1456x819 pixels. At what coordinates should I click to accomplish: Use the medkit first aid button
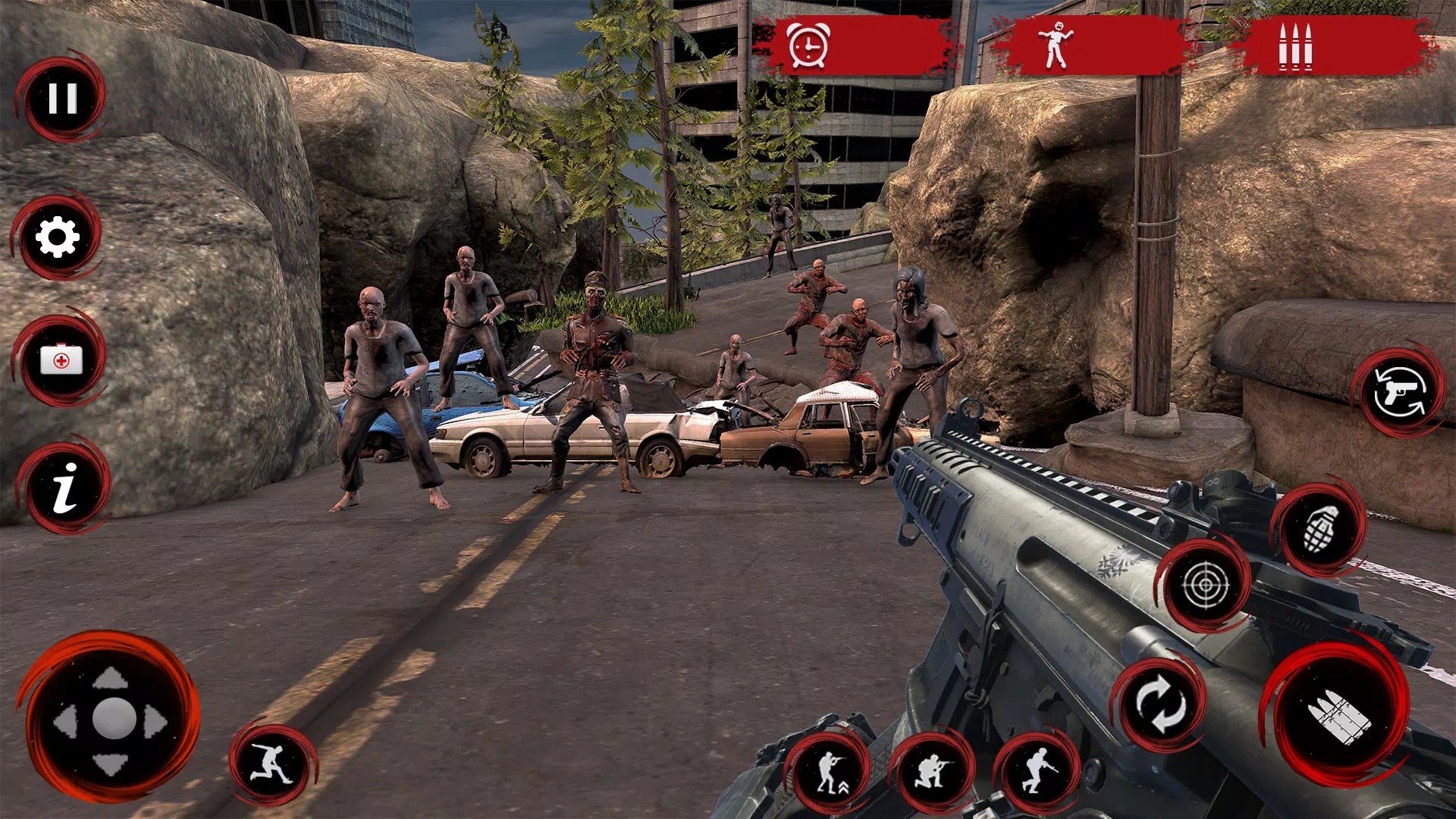[61, 359]
